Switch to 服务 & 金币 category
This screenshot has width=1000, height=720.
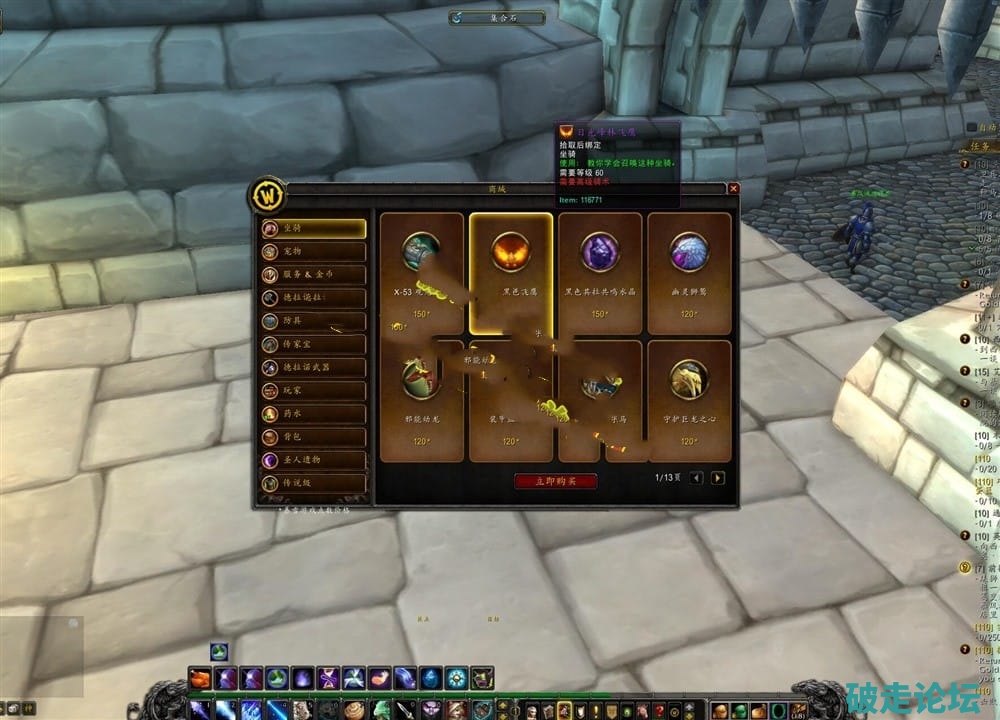pos(313,275)
